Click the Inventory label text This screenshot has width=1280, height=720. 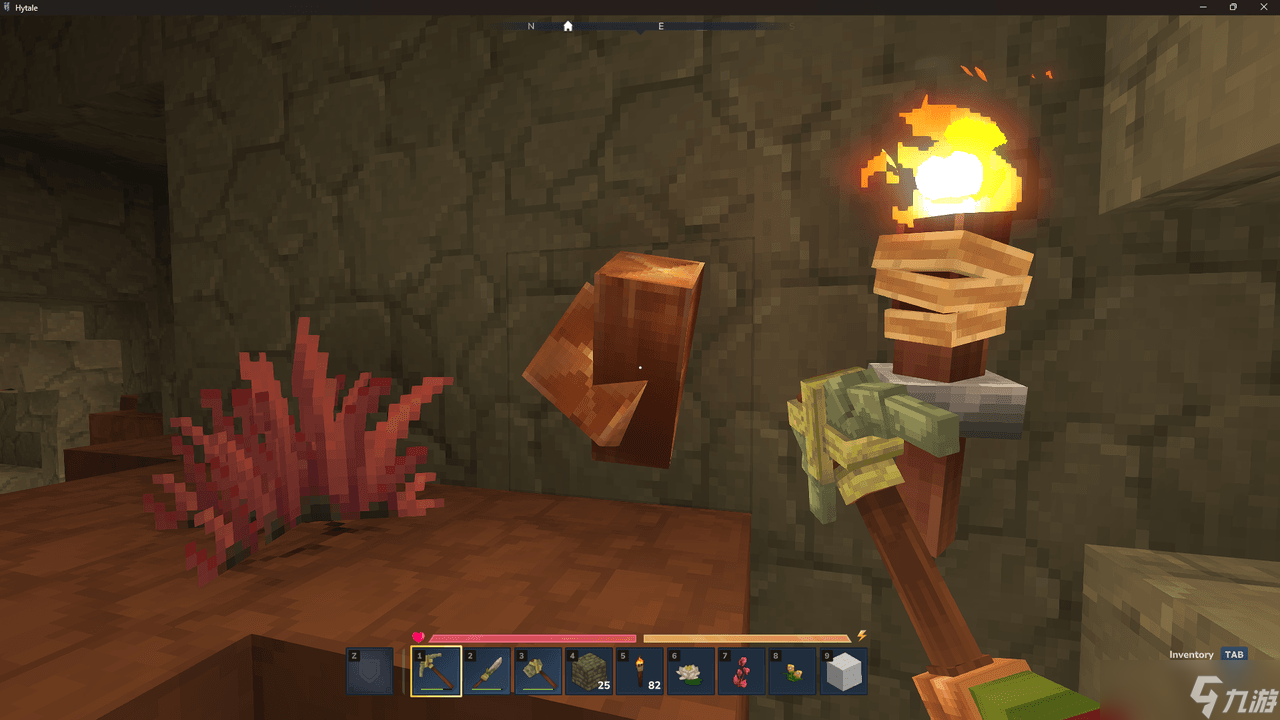1190,654
